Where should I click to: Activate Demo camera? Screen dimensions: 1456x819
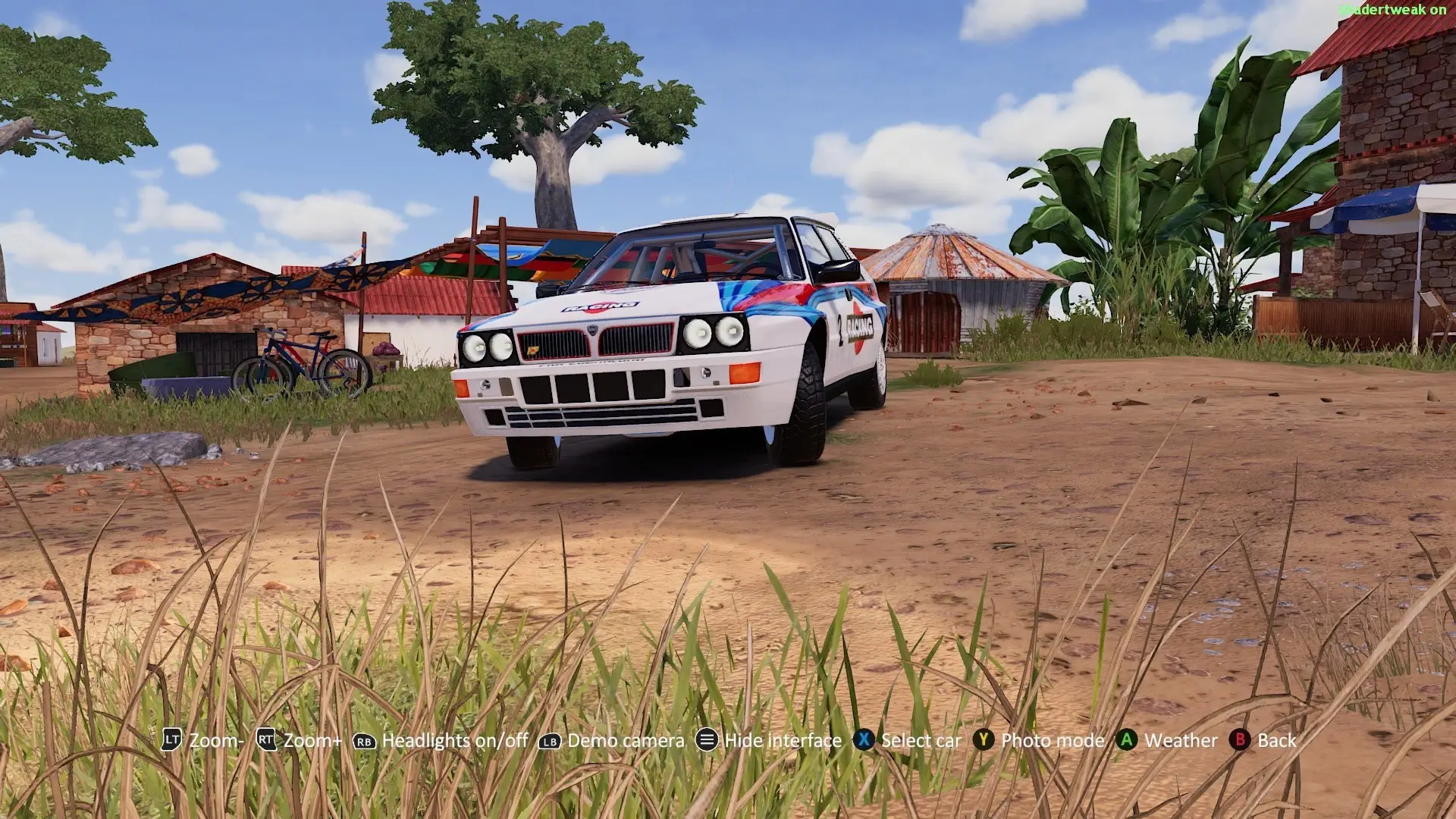click(x=624, y=740)
